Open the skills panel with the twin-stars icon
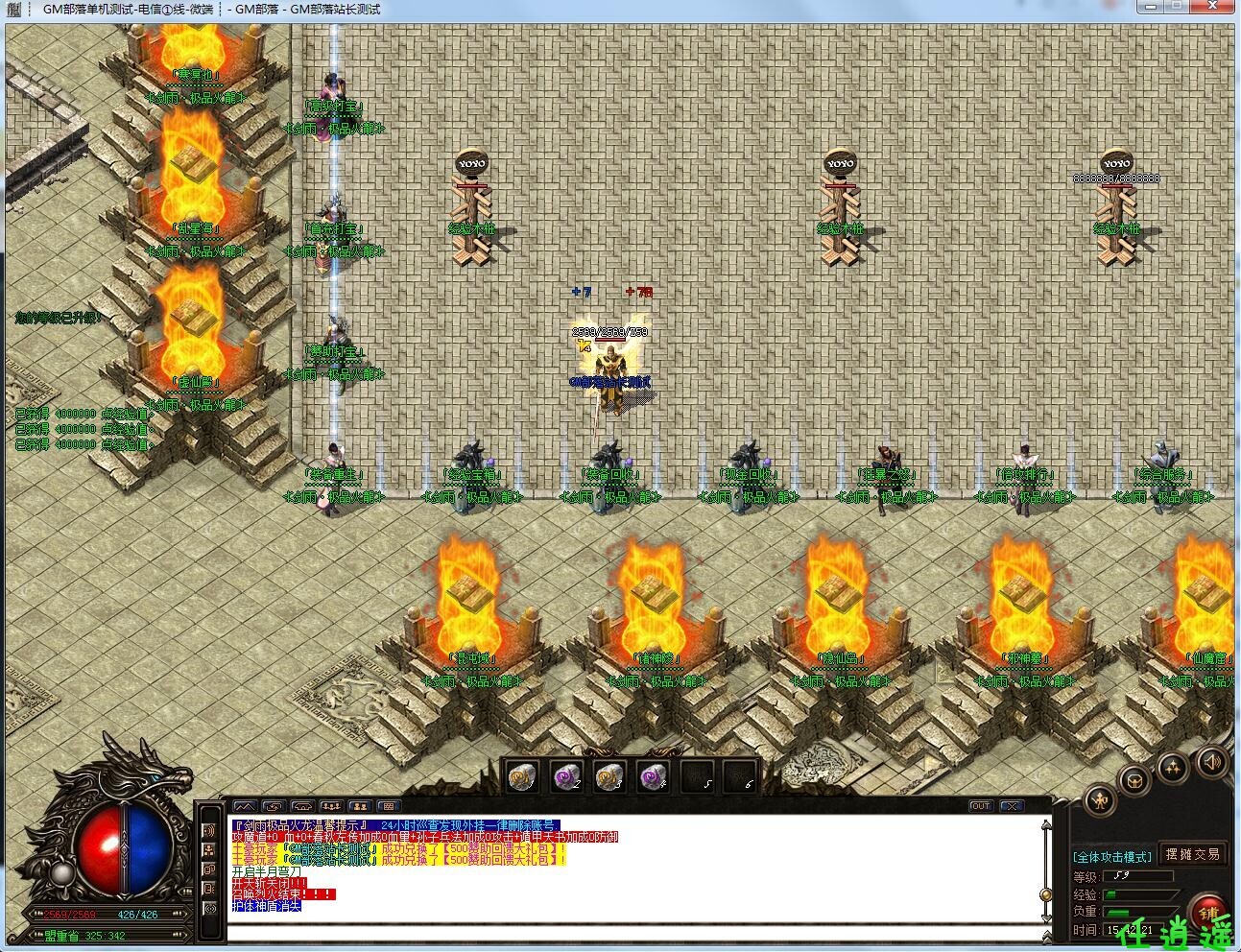 pos(1173,767)
